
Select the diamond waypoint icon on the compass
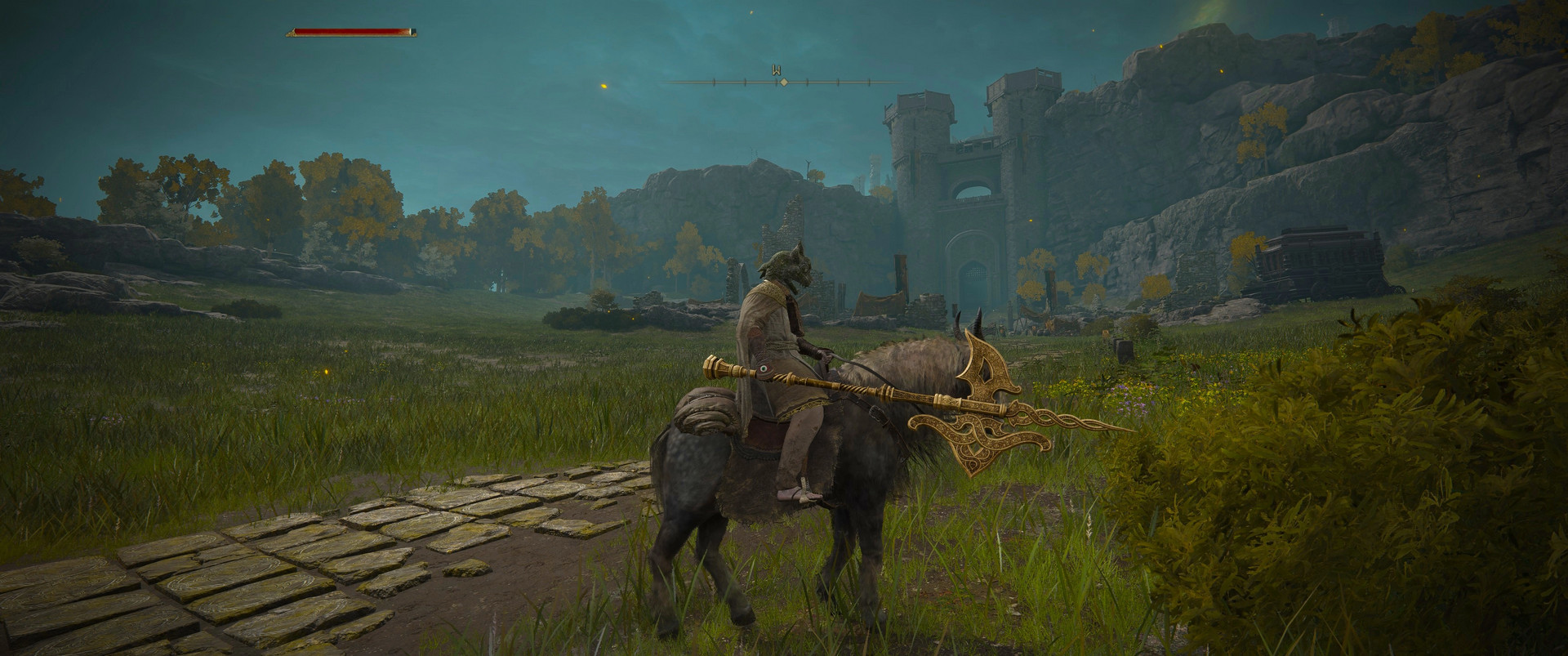point(784,81)
